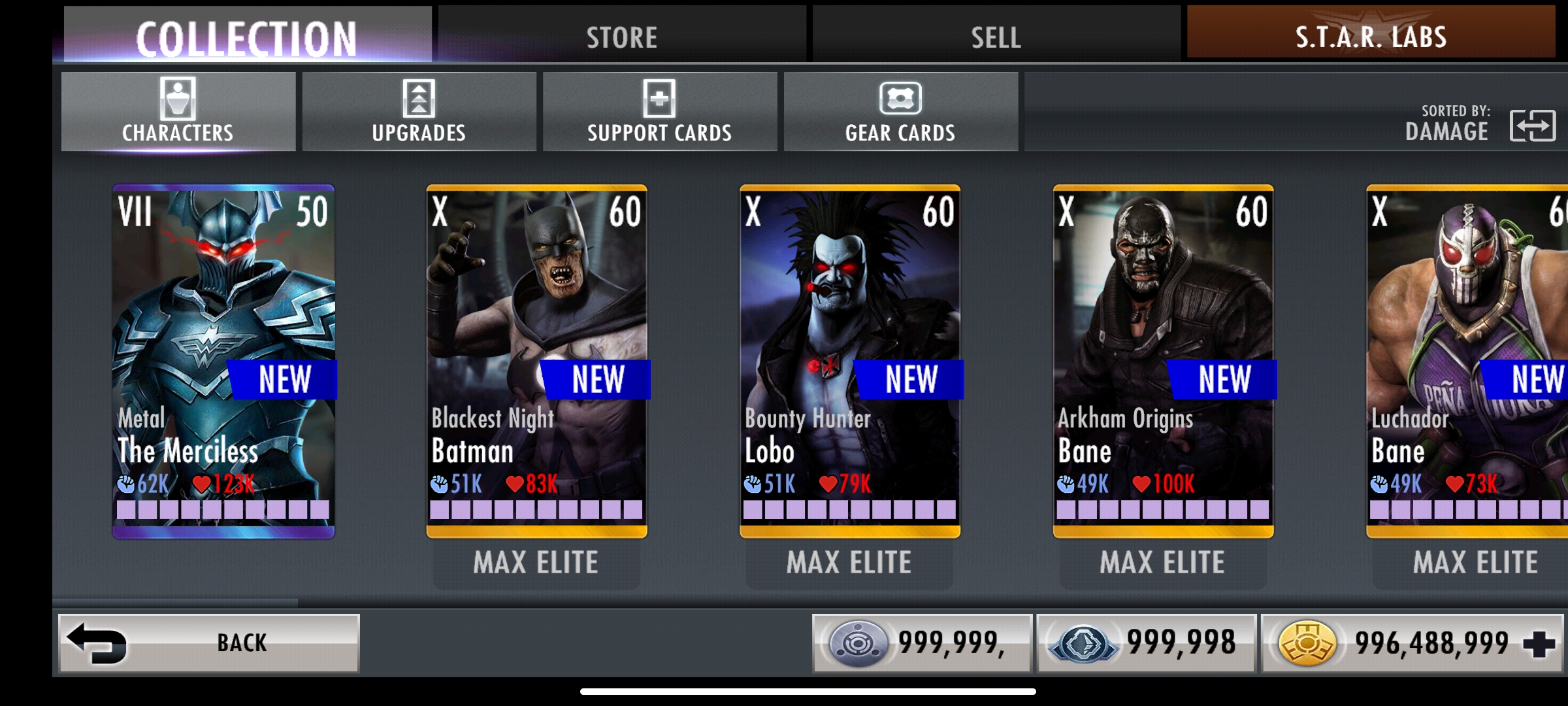Switch to the Collection tab

point(247,37)
